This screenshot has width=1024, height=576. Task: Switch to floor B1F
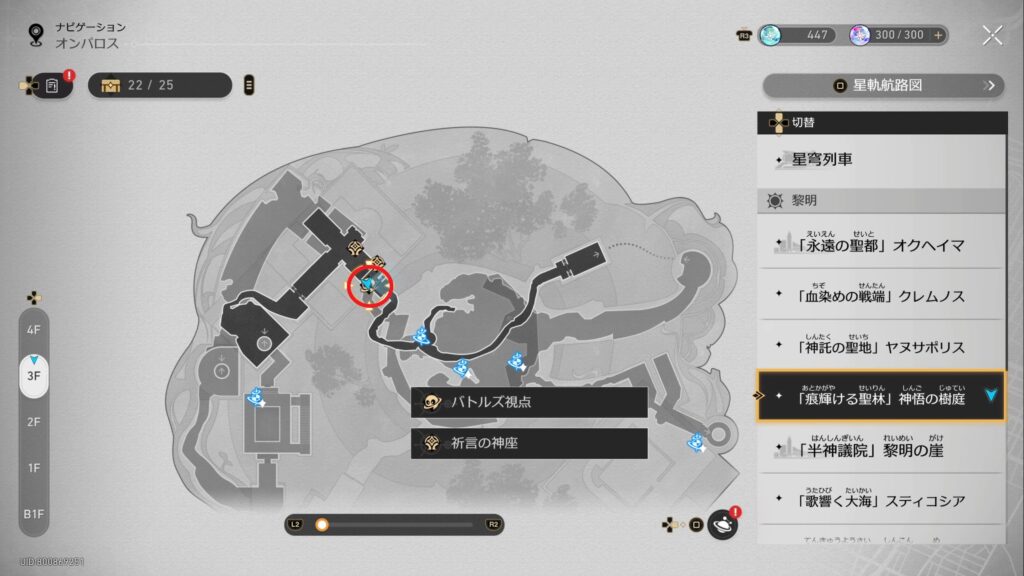click(34, 513)
